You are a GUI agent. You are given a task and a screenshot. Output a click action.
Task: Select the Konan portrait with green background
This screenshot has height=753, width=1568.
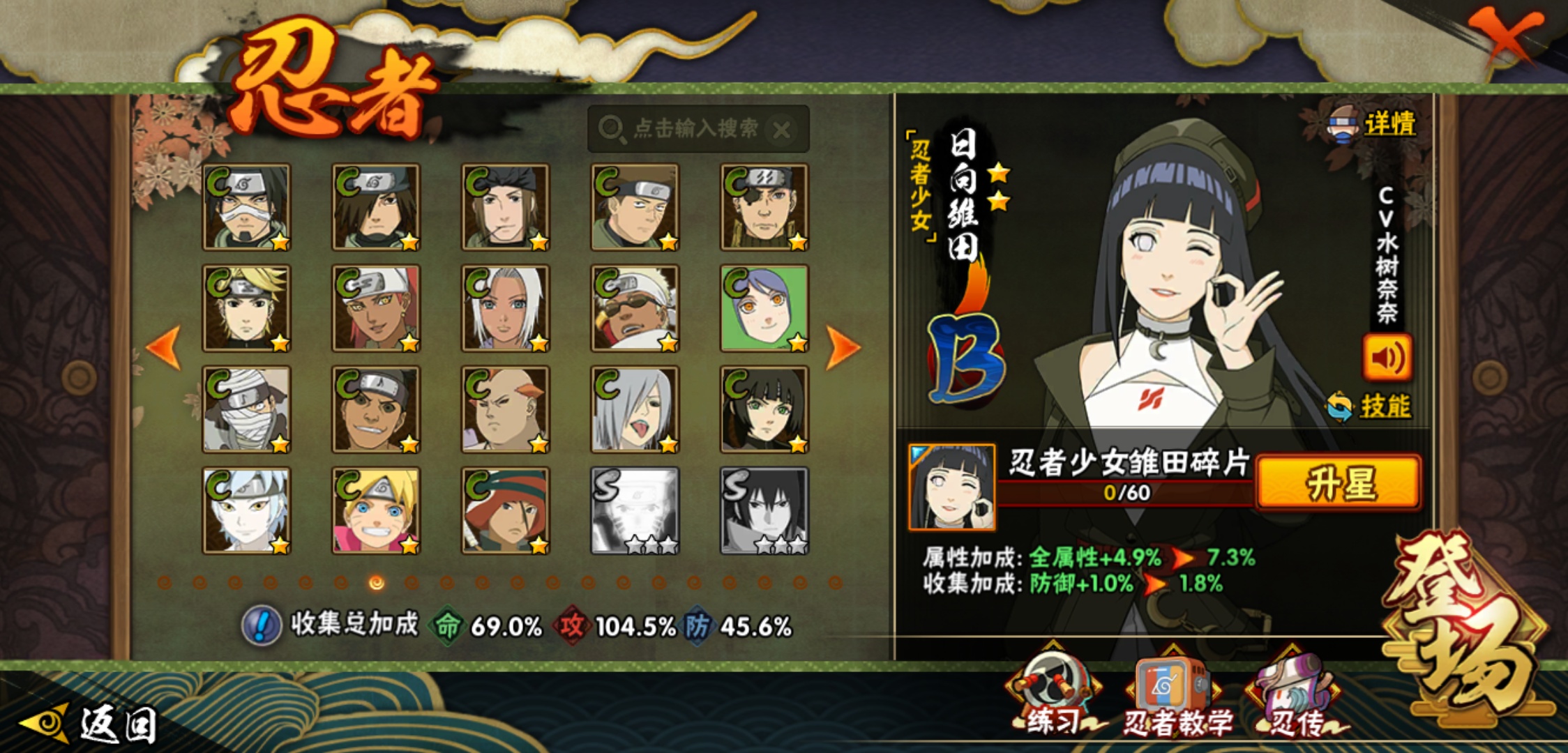click(764, 308)
